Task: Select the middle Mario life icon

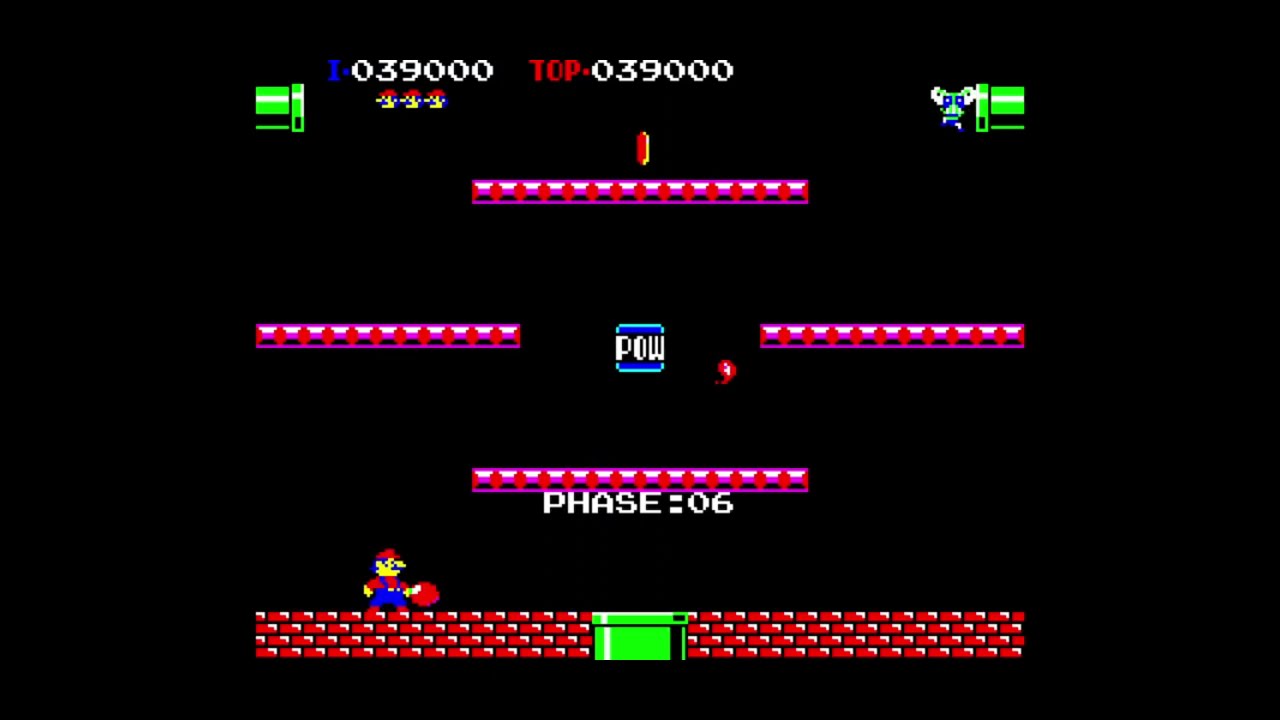Action: [411, 100]
